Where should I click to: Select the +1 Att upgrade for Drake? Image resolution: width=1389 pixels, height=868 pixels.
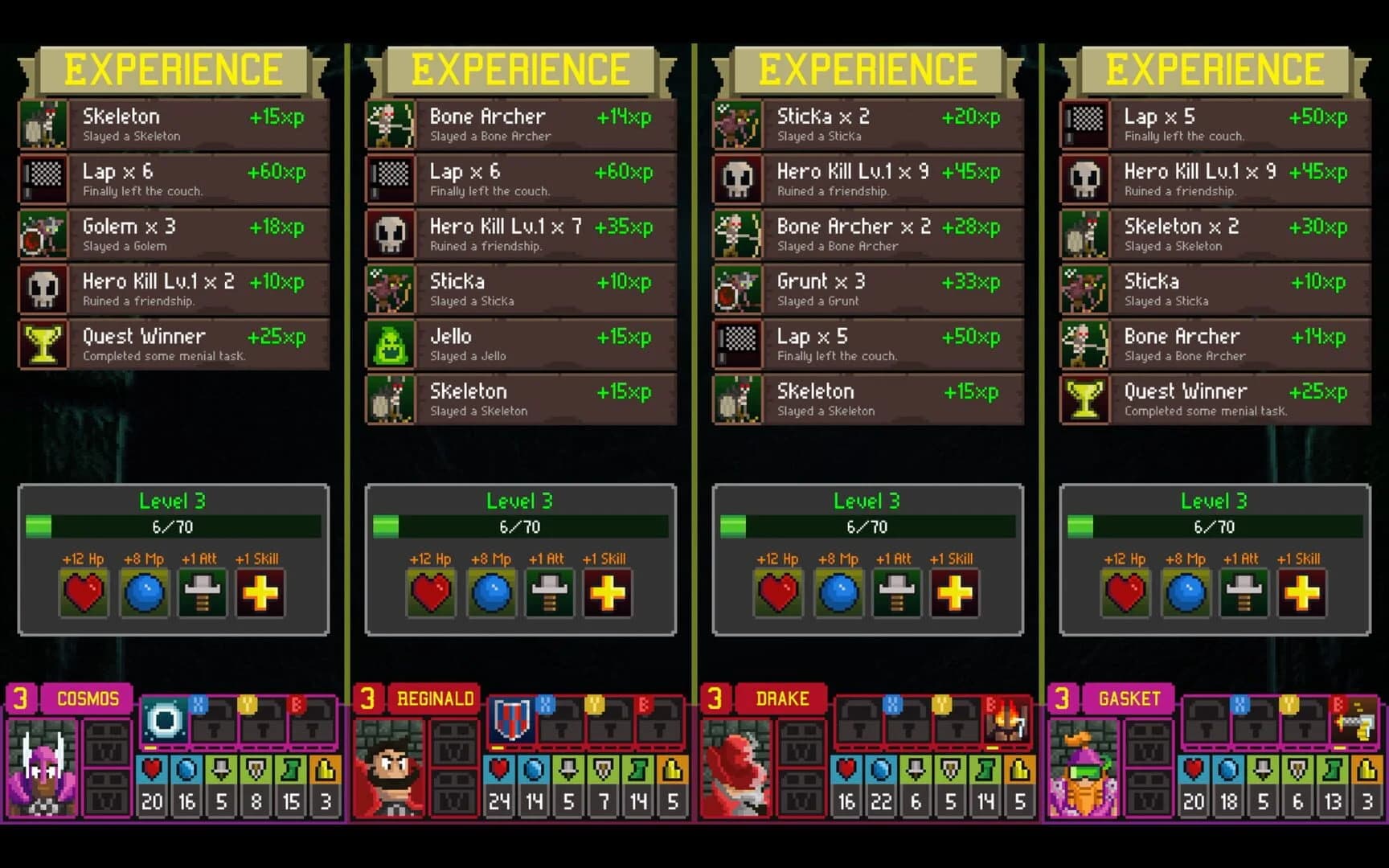[897, 593]
